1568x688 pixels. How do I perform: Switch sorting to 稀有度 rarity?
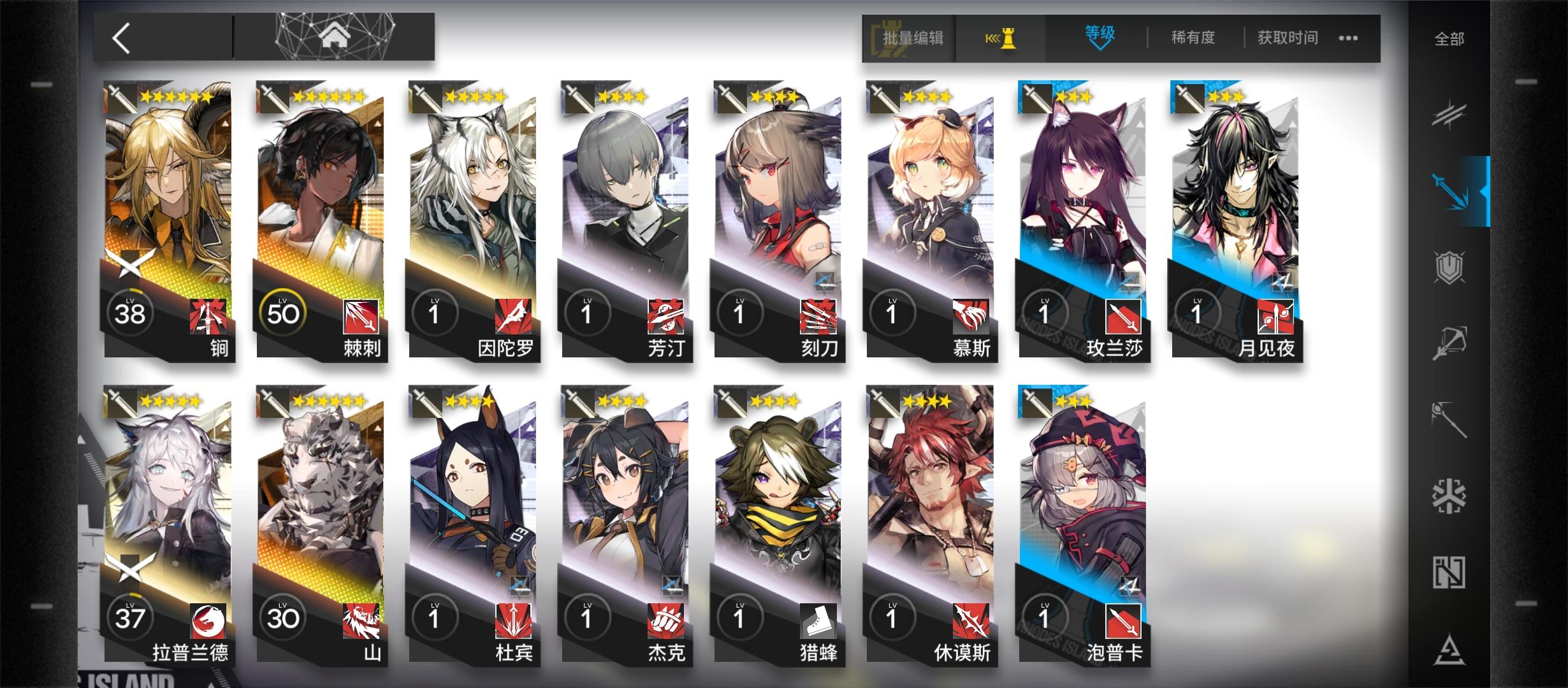[x=1192, y=37]
